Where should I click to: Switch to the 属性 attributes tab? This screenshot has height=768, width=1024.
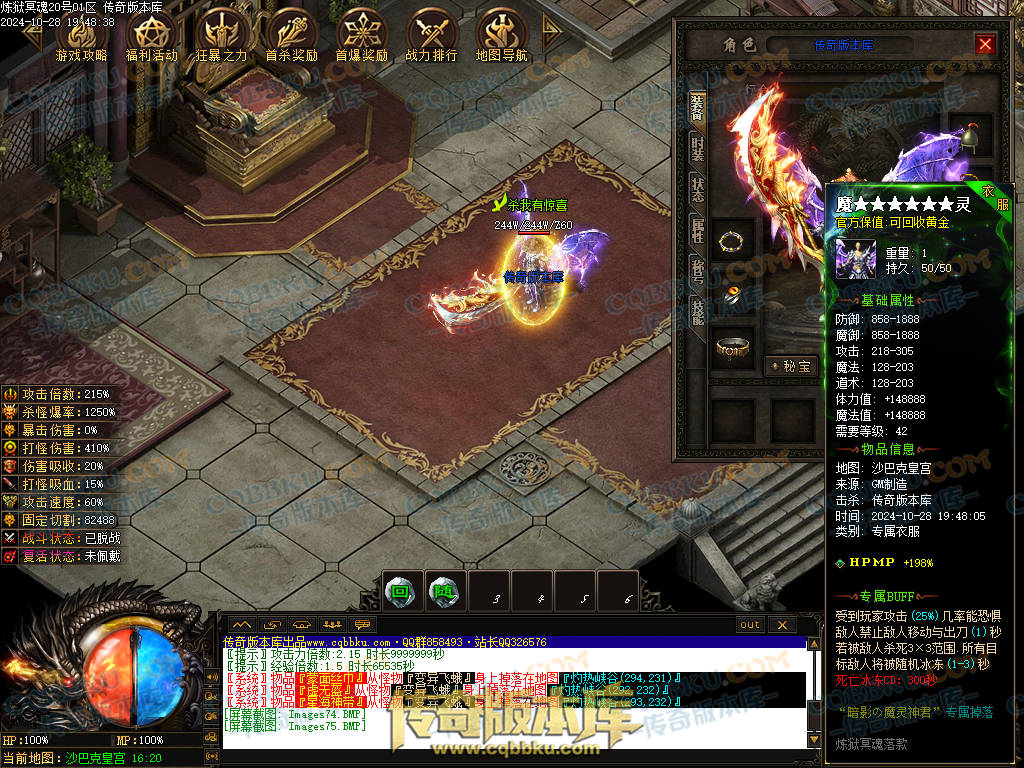(697, 230)
